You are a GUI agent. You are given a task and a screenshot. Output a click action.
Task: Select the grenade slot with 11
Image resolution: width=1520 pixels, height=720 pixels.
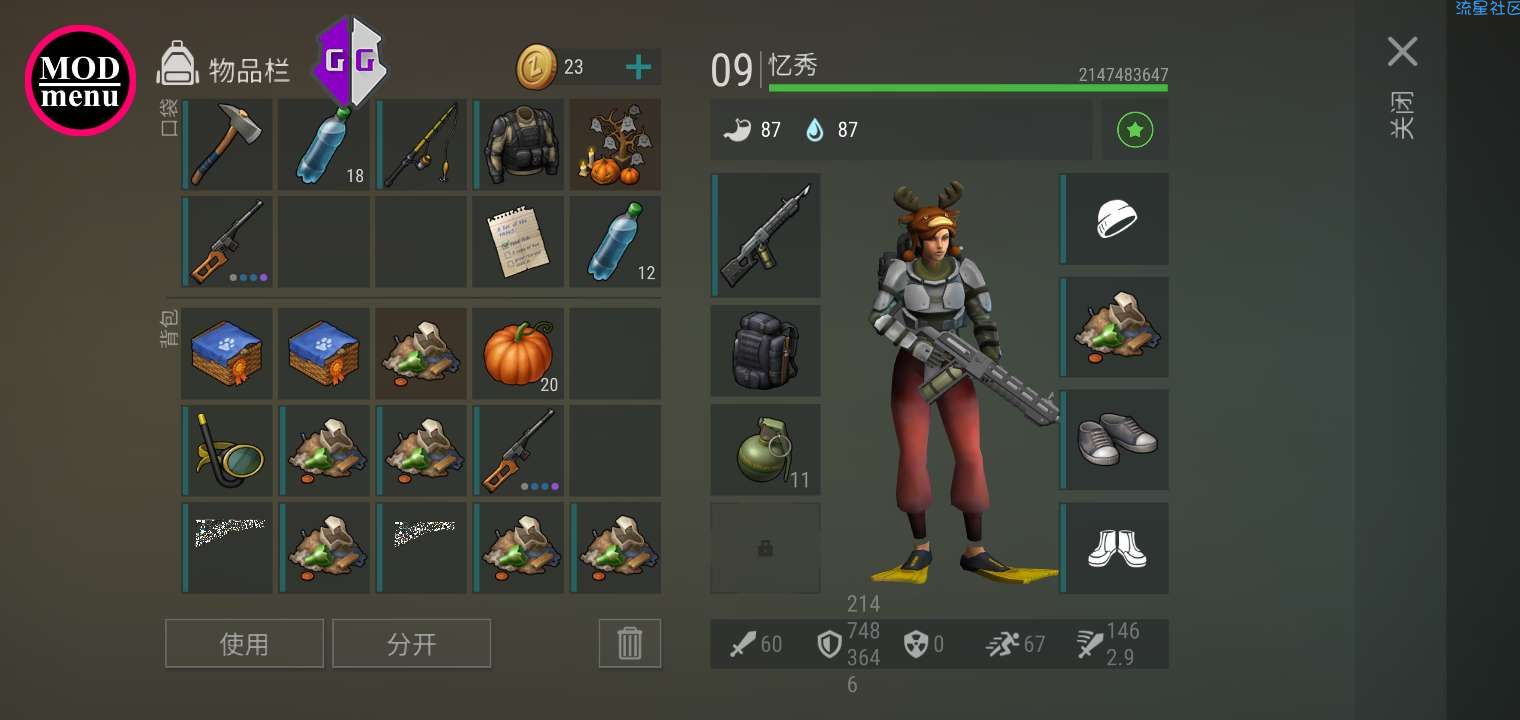pos(765,449)
